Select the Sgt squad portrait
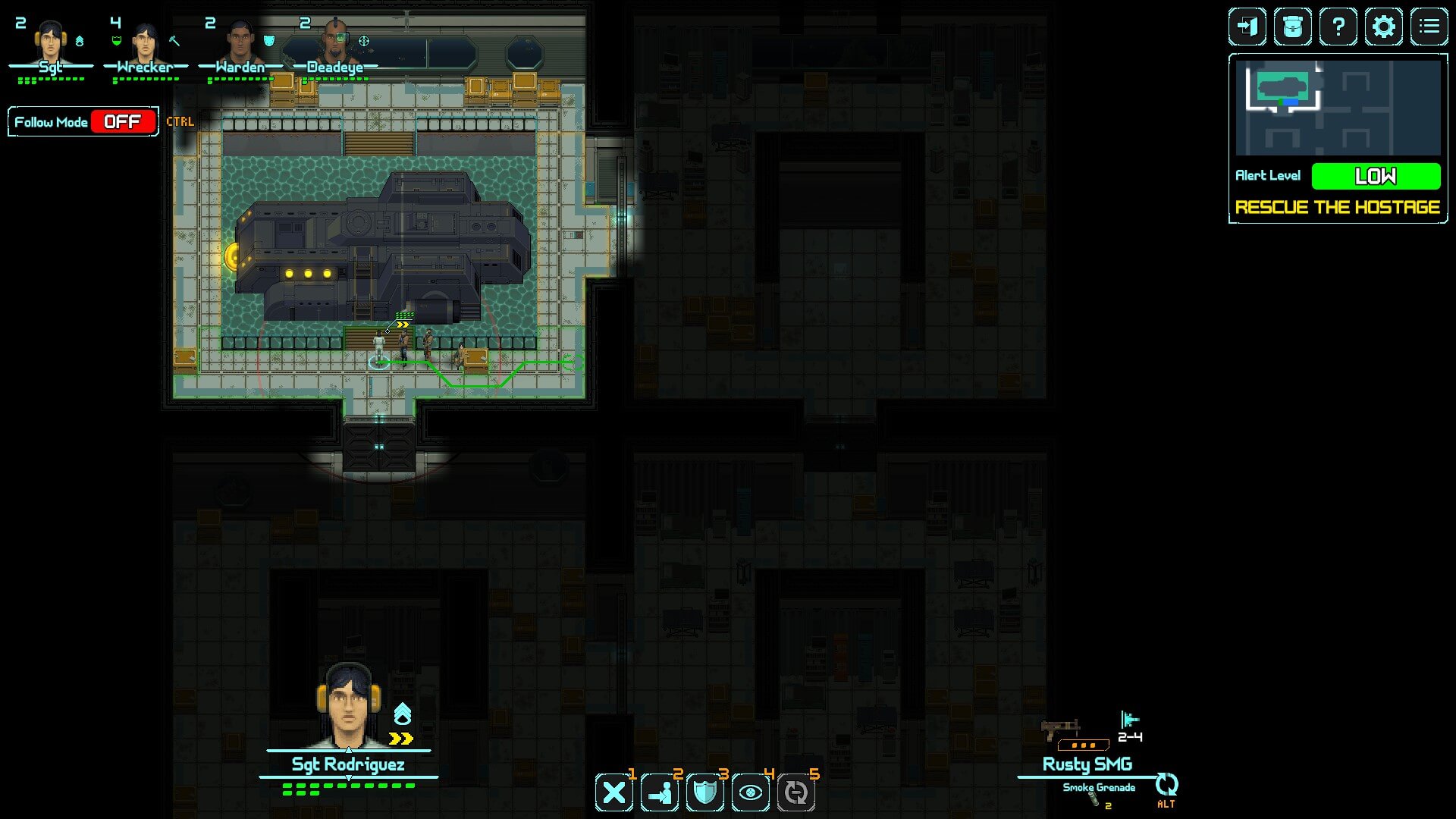This screenshot has width=1456, height=819. click(x=50, y=44)
